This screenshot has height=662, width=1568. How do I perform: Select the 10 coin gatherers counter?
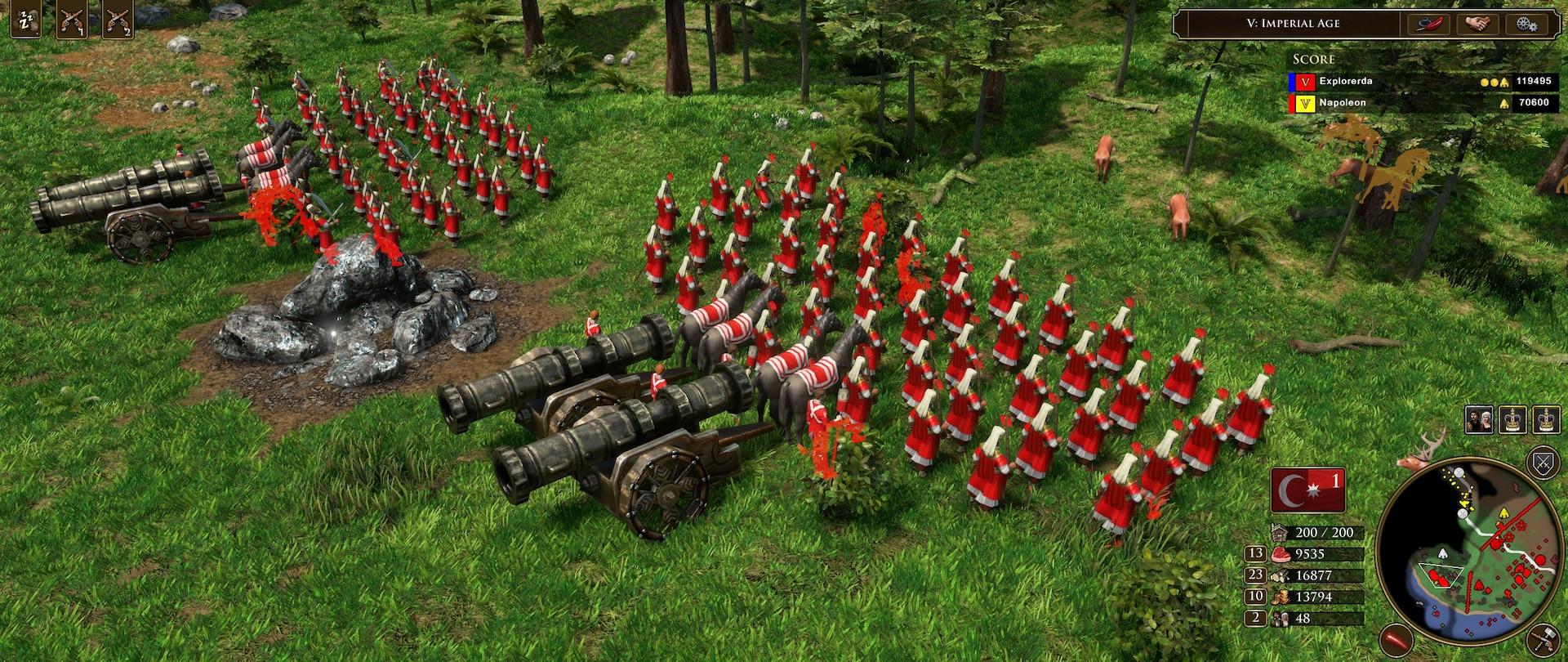coord(1256,597)
